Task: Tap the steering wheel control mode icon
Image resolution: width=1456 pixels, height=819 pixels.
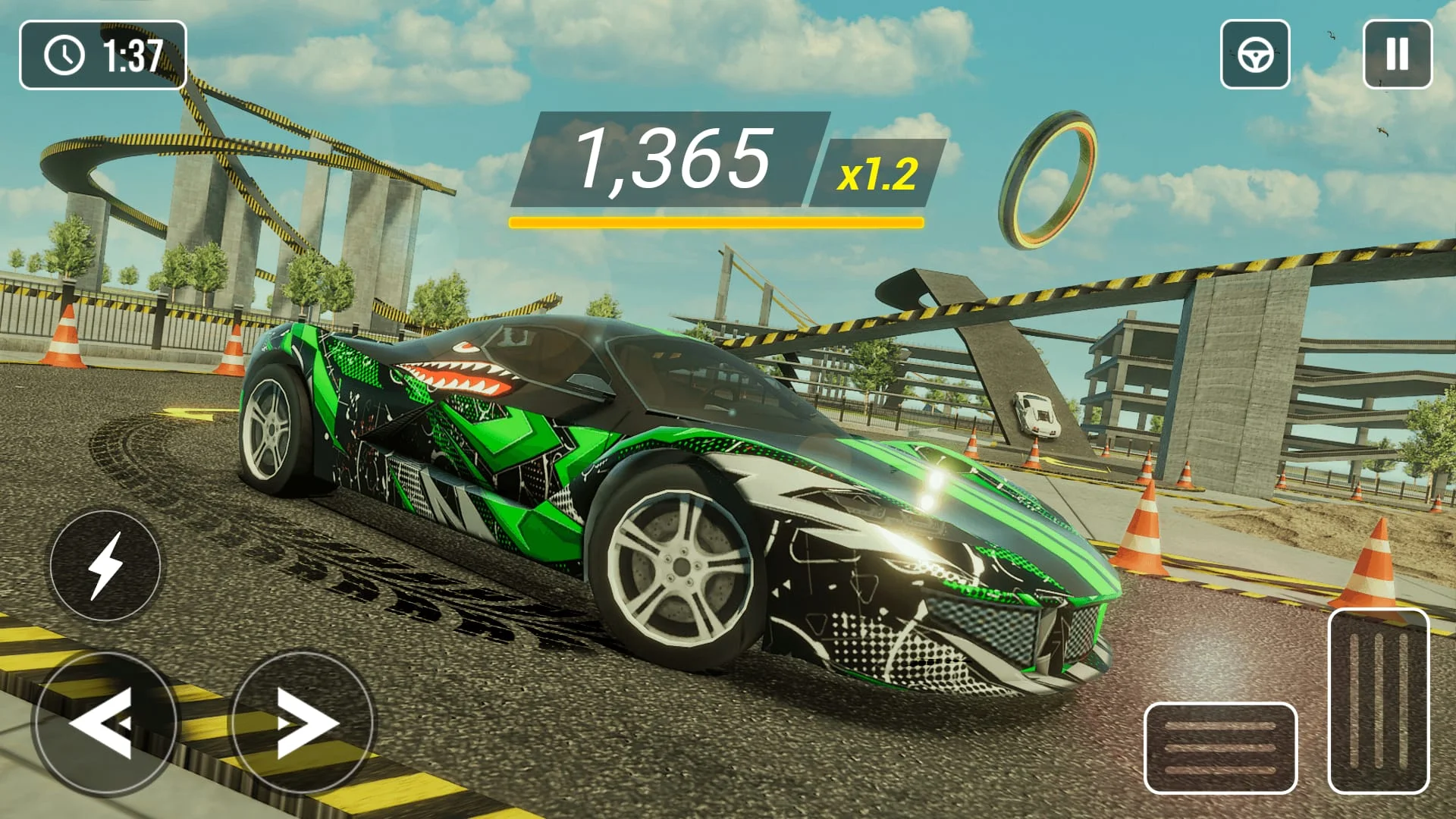Action: coord(1254,52)
